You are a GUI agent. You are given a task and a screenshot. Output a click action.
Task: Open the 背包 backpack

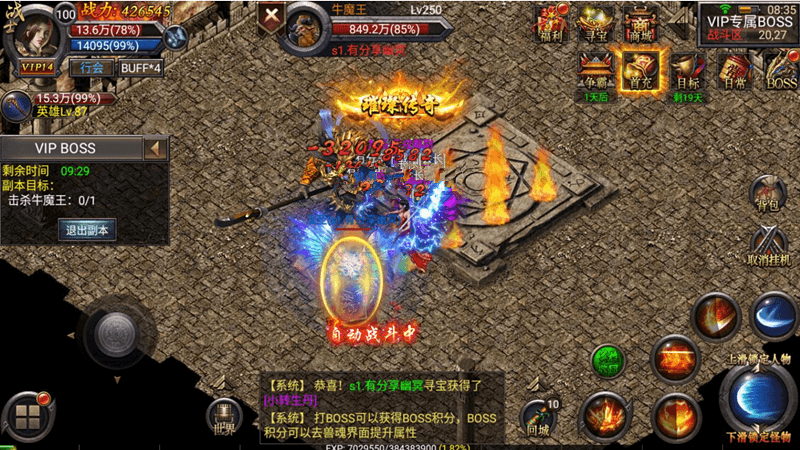tap(768, 194)
